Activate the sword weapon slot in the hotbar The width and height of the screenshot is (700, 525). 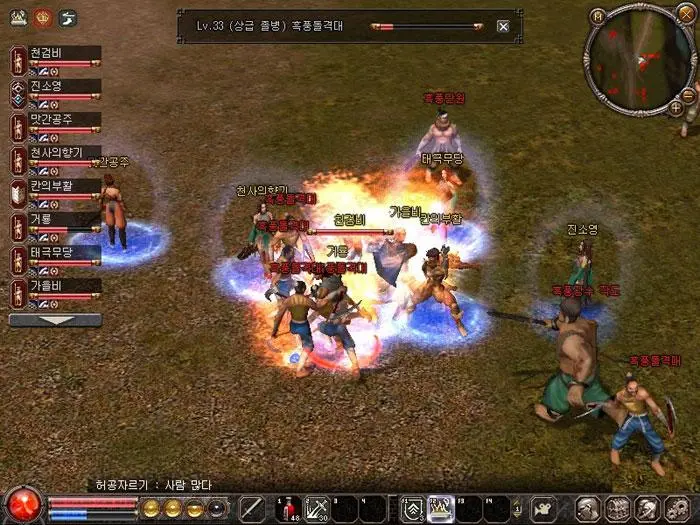(x=251, y=508)
